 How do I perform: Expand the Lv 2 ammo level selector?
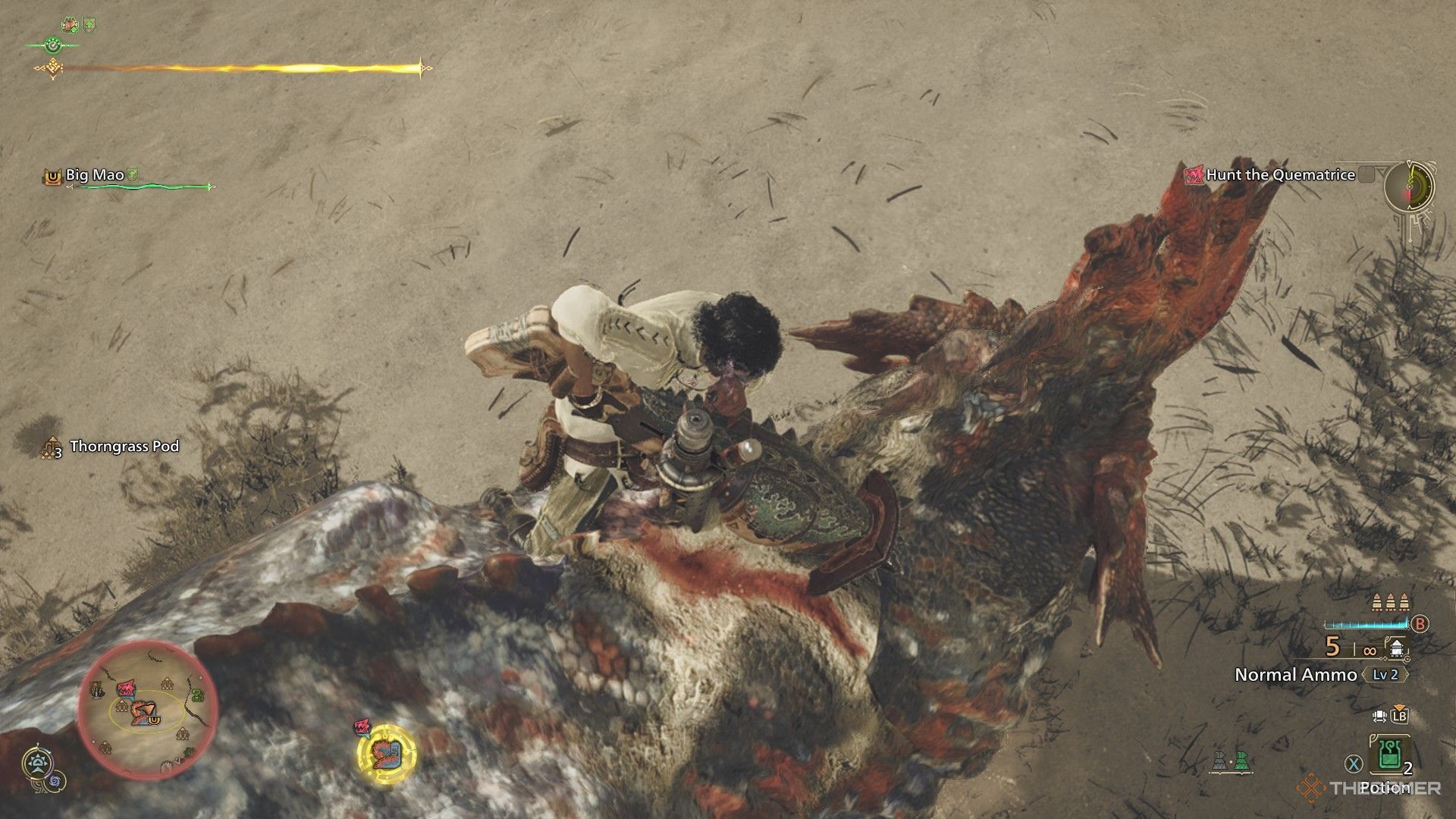[1386, 674]
